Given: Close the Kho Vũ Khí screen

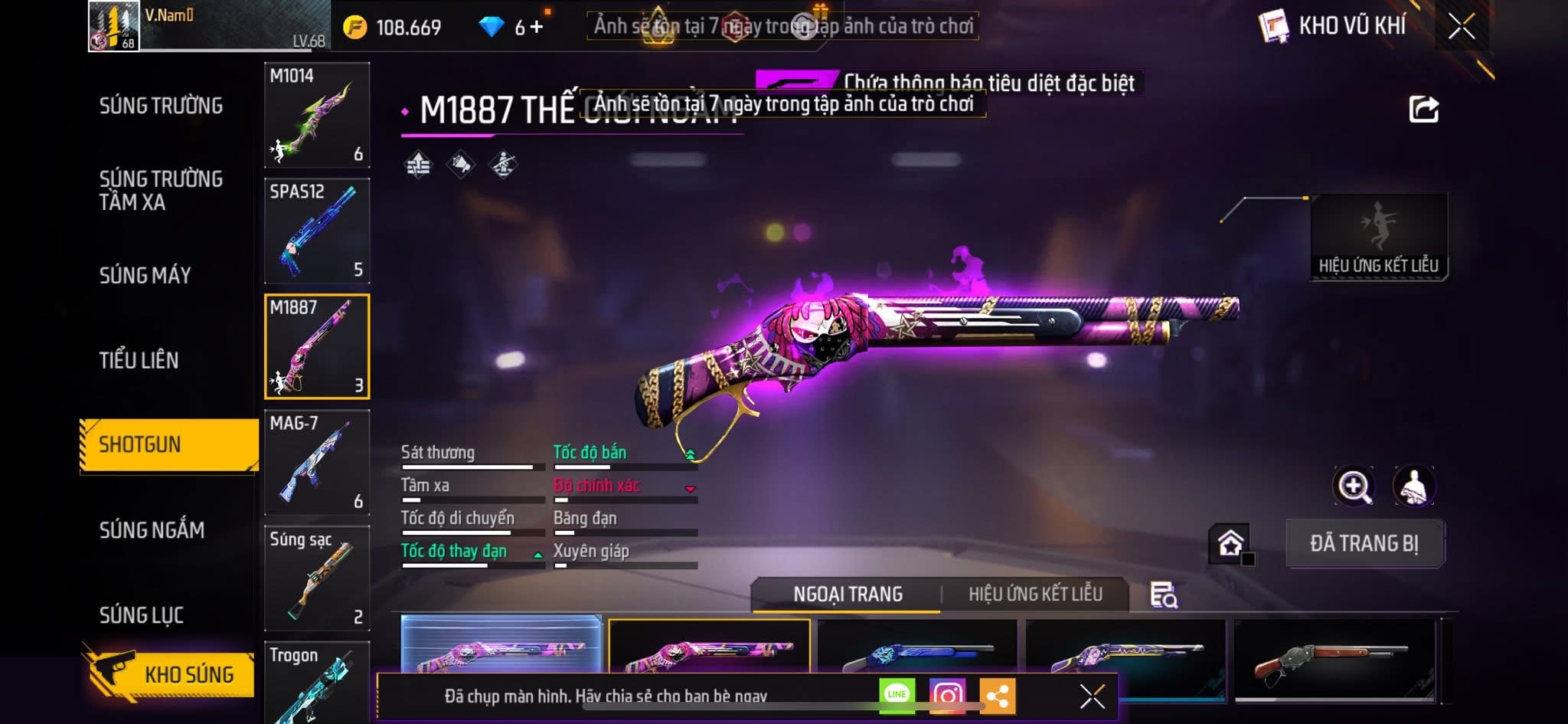Looking at the screenshot, I should 1461,27.
